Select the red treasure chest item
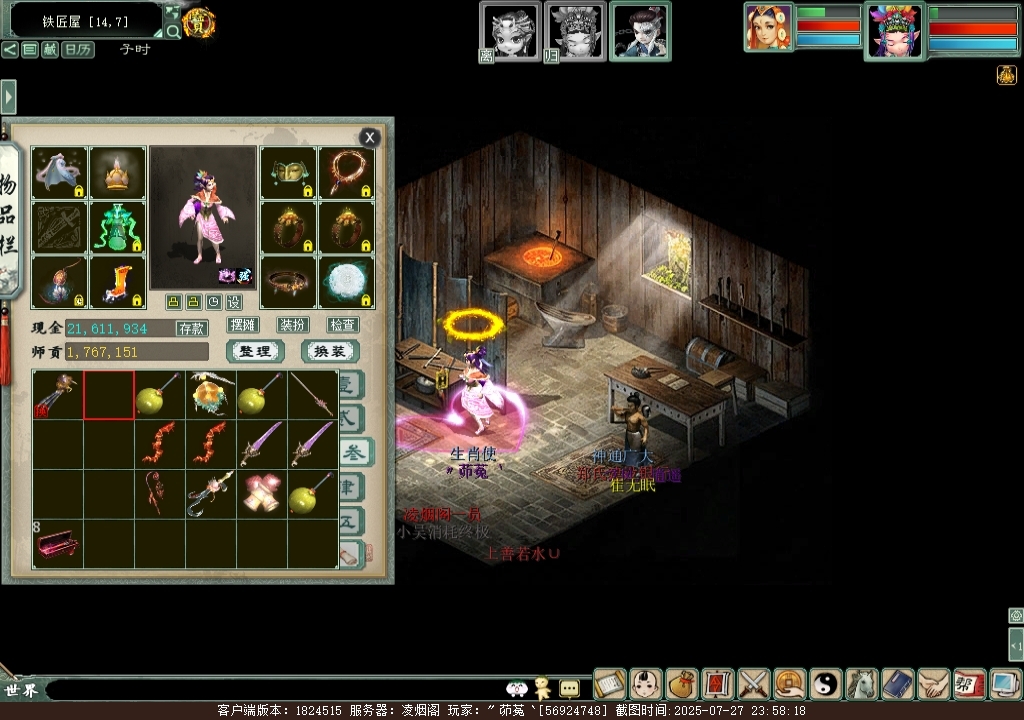1024x720 pixels. [57, 544]
